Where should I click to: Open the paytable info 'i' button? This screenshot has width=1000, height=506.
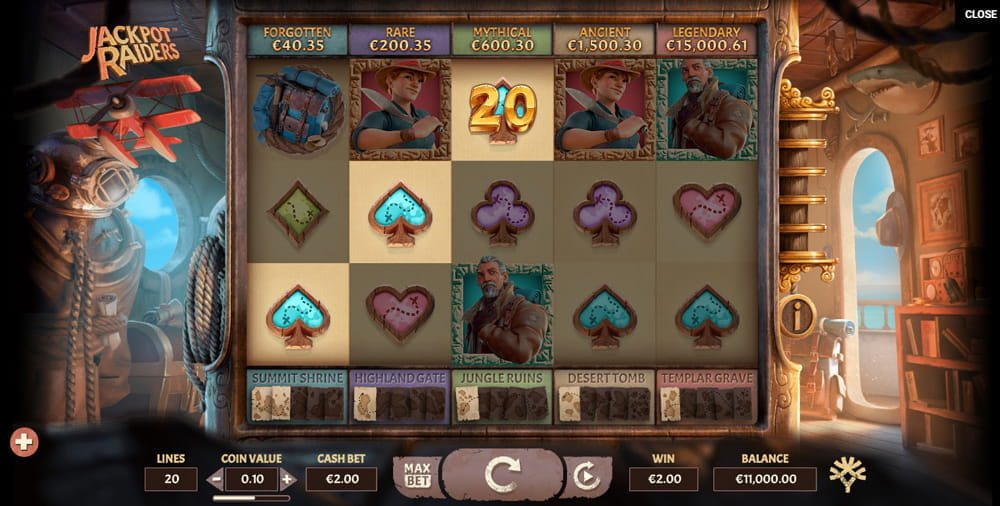pos(798,317)
